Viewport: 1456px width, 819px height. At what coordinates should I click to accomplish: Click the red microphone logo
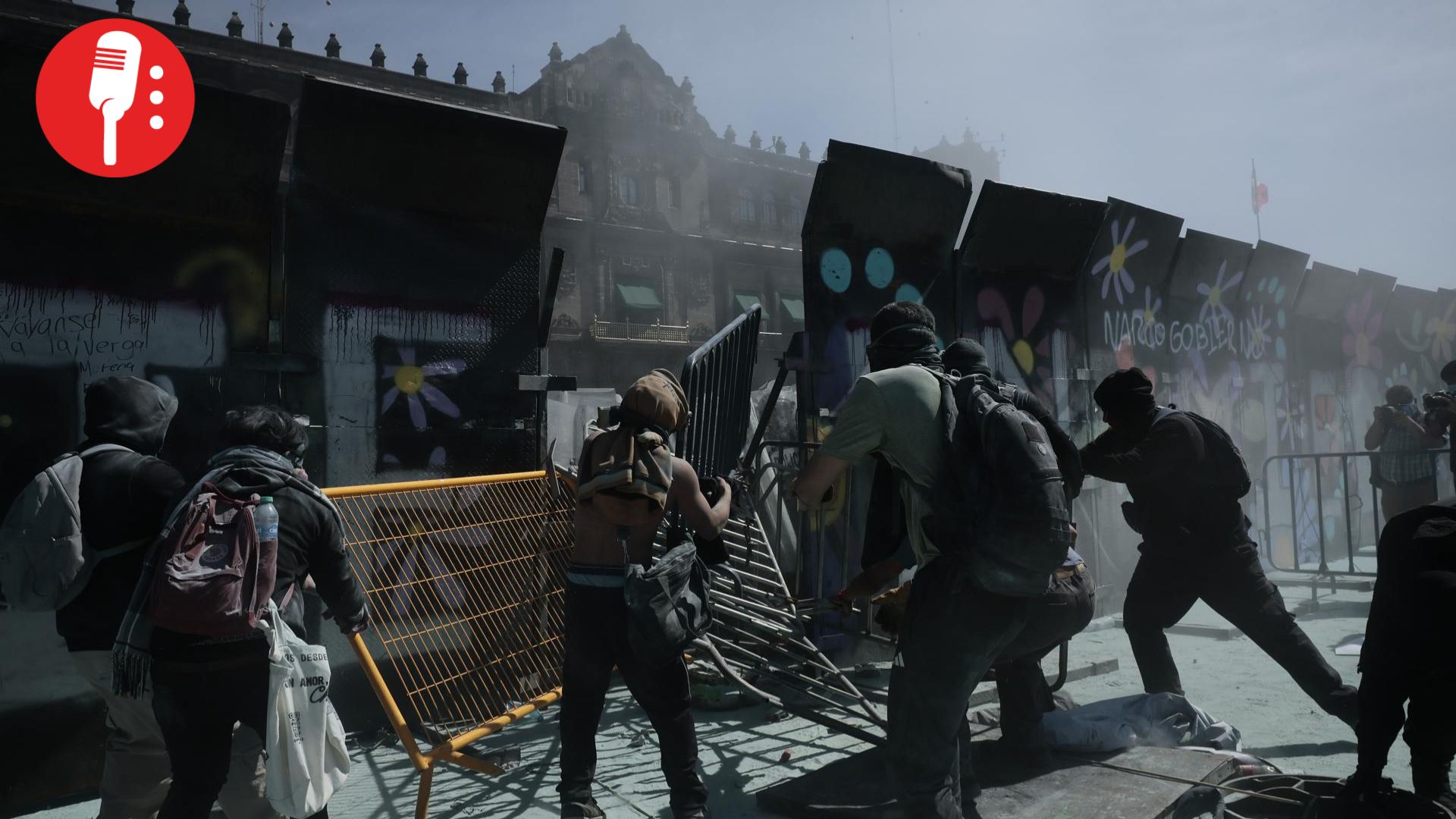[115, 98]
